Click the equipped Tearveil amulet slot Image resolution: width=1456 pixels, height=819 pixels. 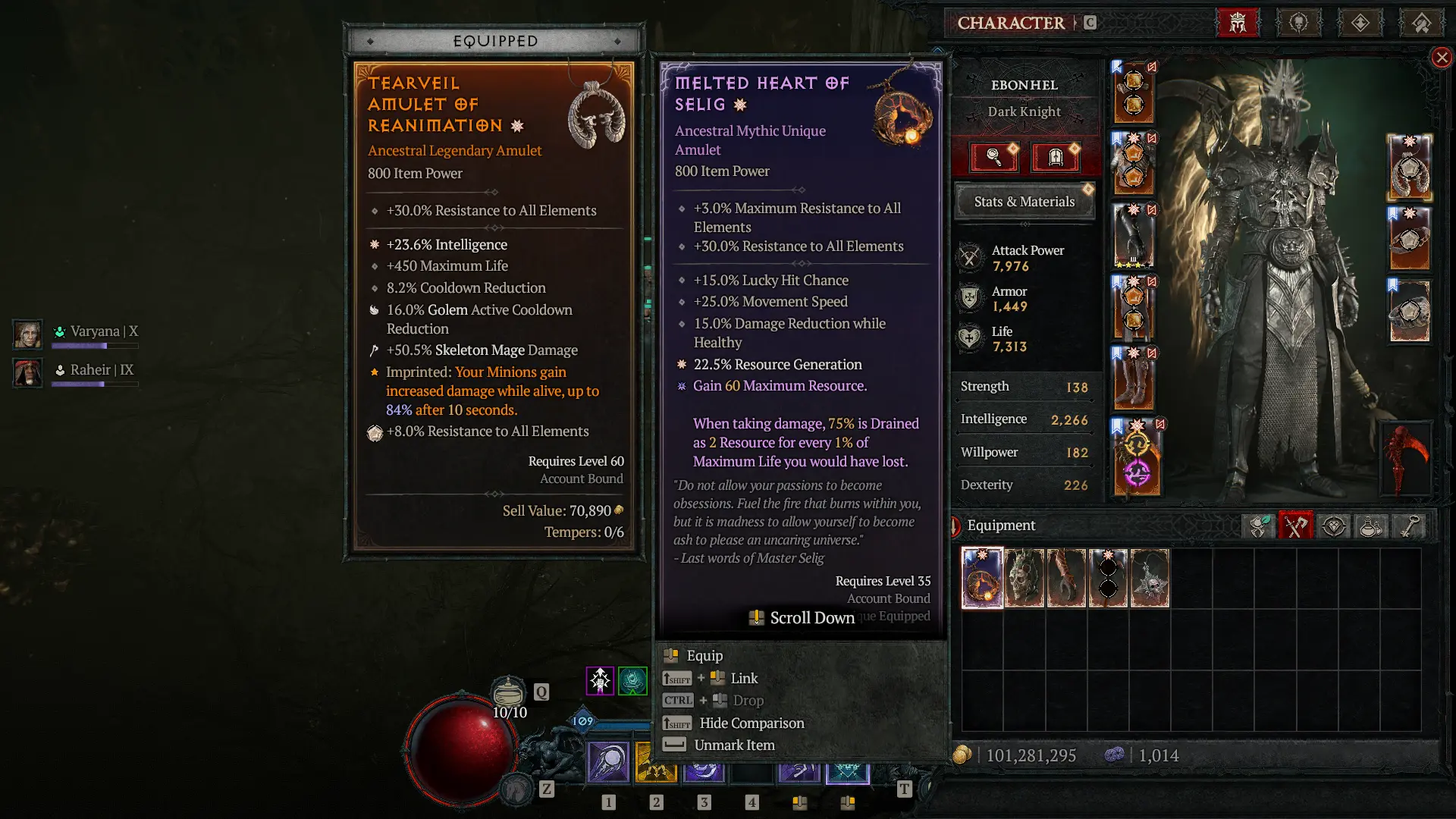pos(1409,167)
